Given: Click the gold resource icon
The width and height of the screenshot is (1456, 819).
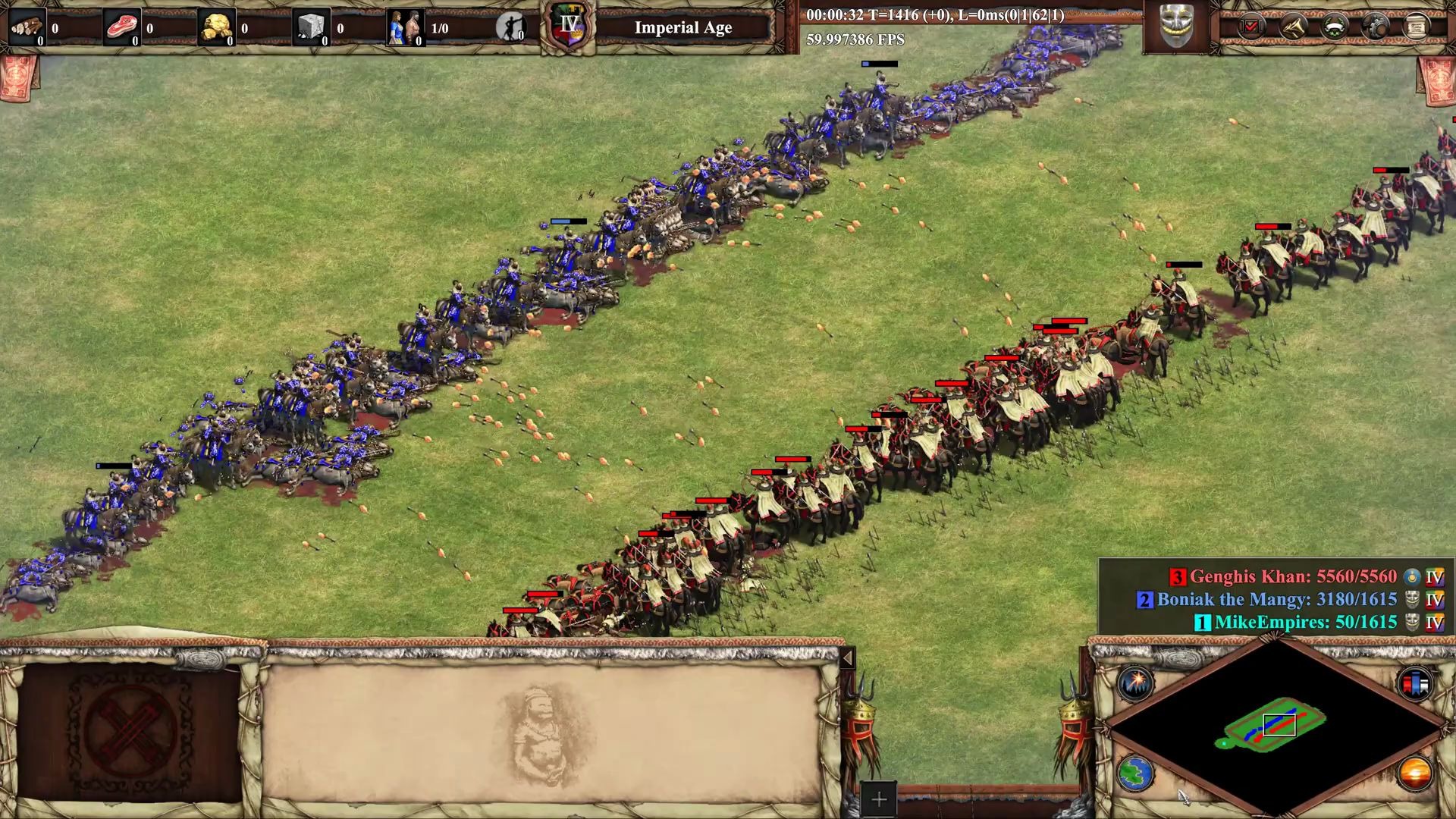Looking at the screenshot, I should click(x=216, y=28).
